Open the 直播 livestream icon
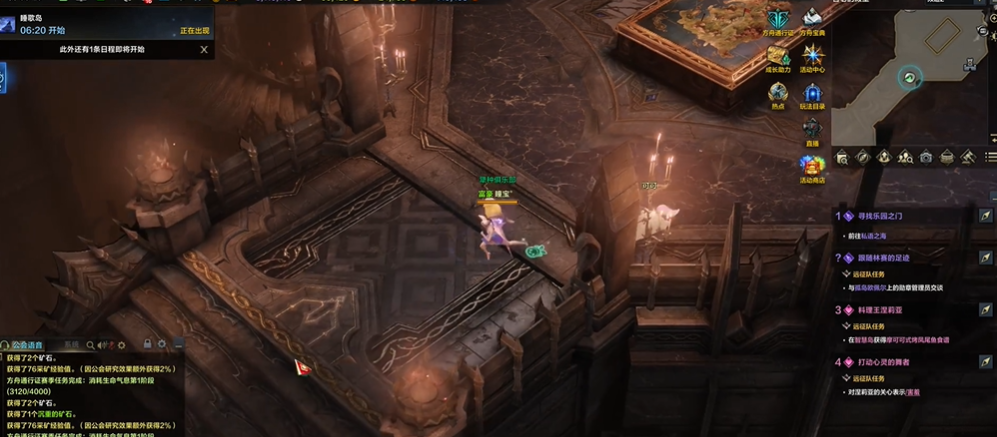 click(812, 130)
